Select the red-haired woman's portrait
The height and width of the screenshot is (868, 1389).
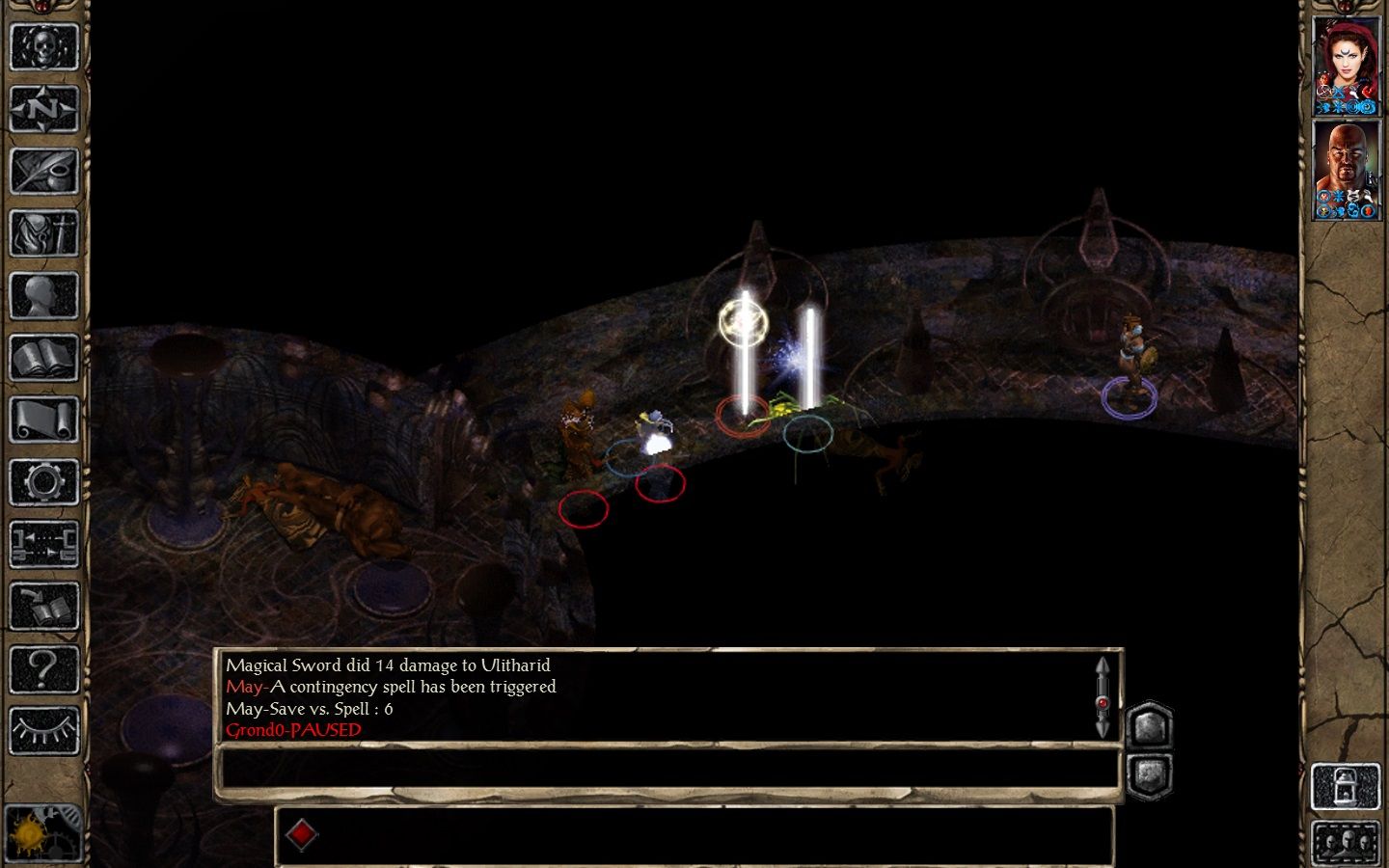[1347, 66]
